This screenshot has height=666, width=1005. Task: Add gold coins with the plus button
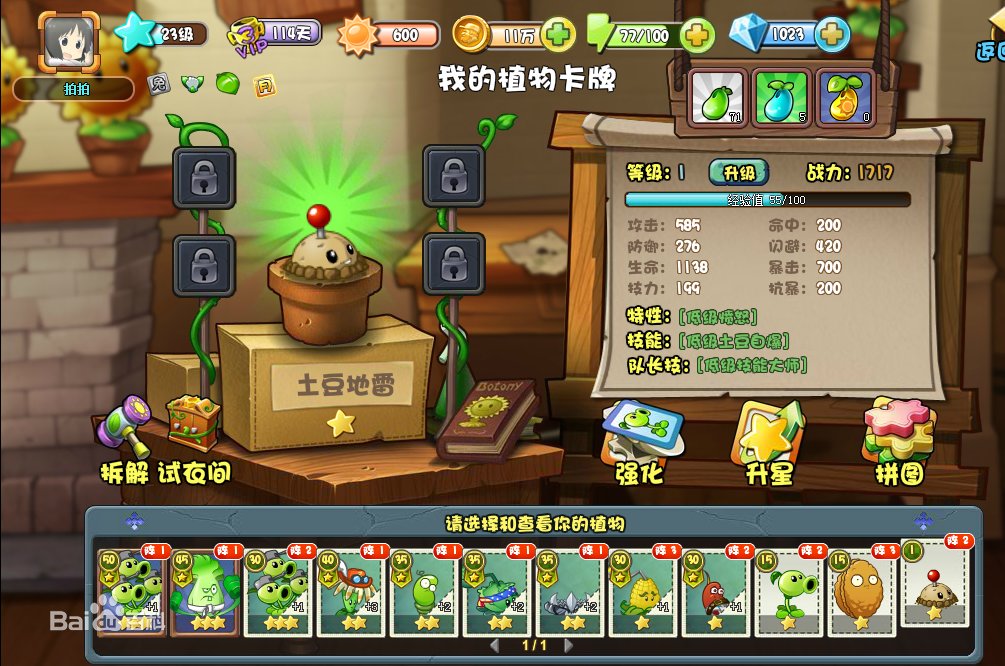point(560,35)
